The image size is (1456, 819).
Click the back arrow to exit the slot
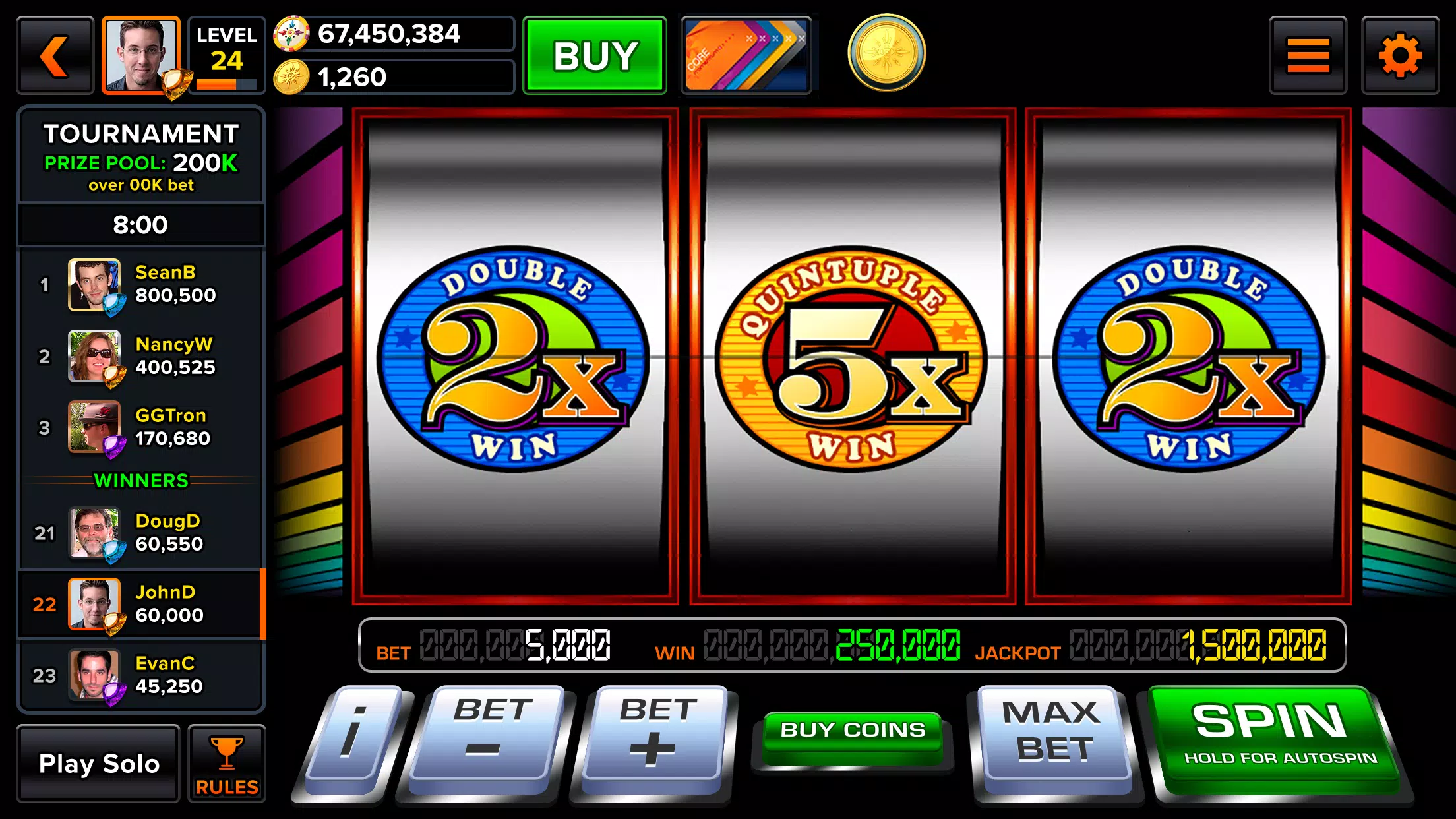[54, 55]
